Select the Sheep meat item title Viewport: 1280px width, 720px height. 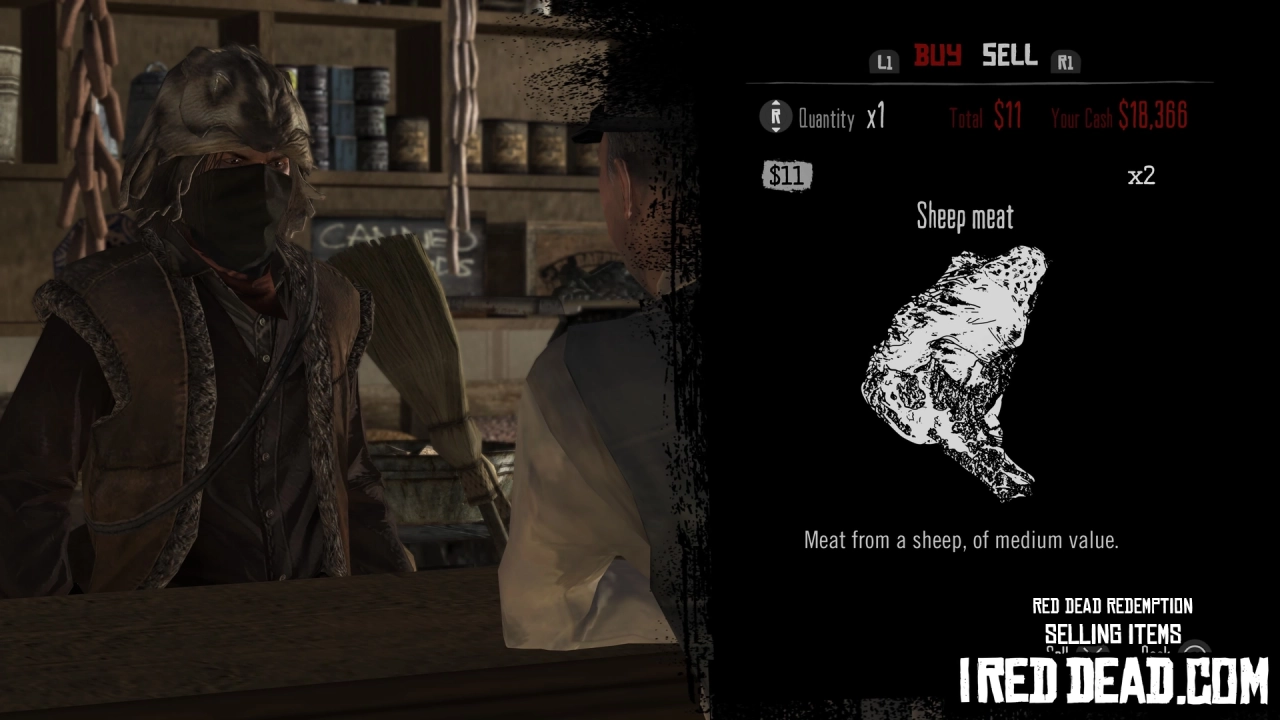click(x=965, y=217)
